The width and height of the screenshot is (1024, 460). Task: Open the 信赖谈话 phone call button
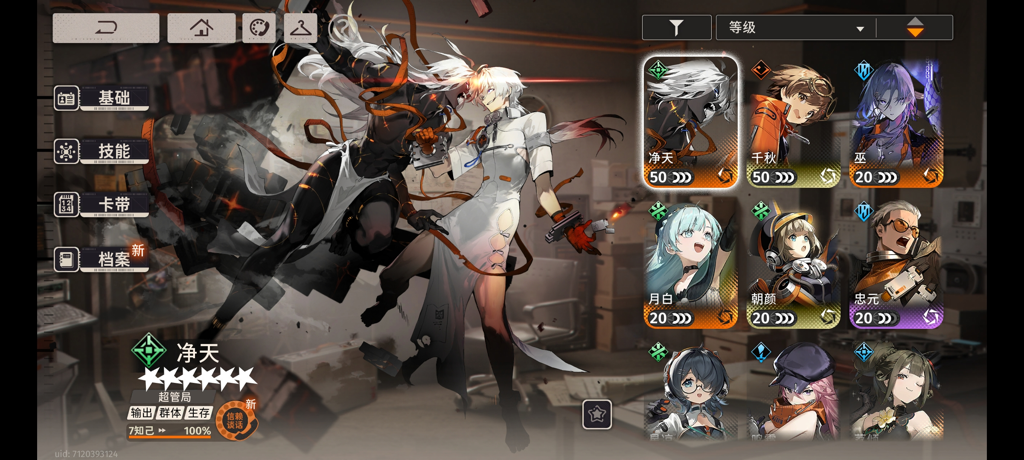[237, 420]
